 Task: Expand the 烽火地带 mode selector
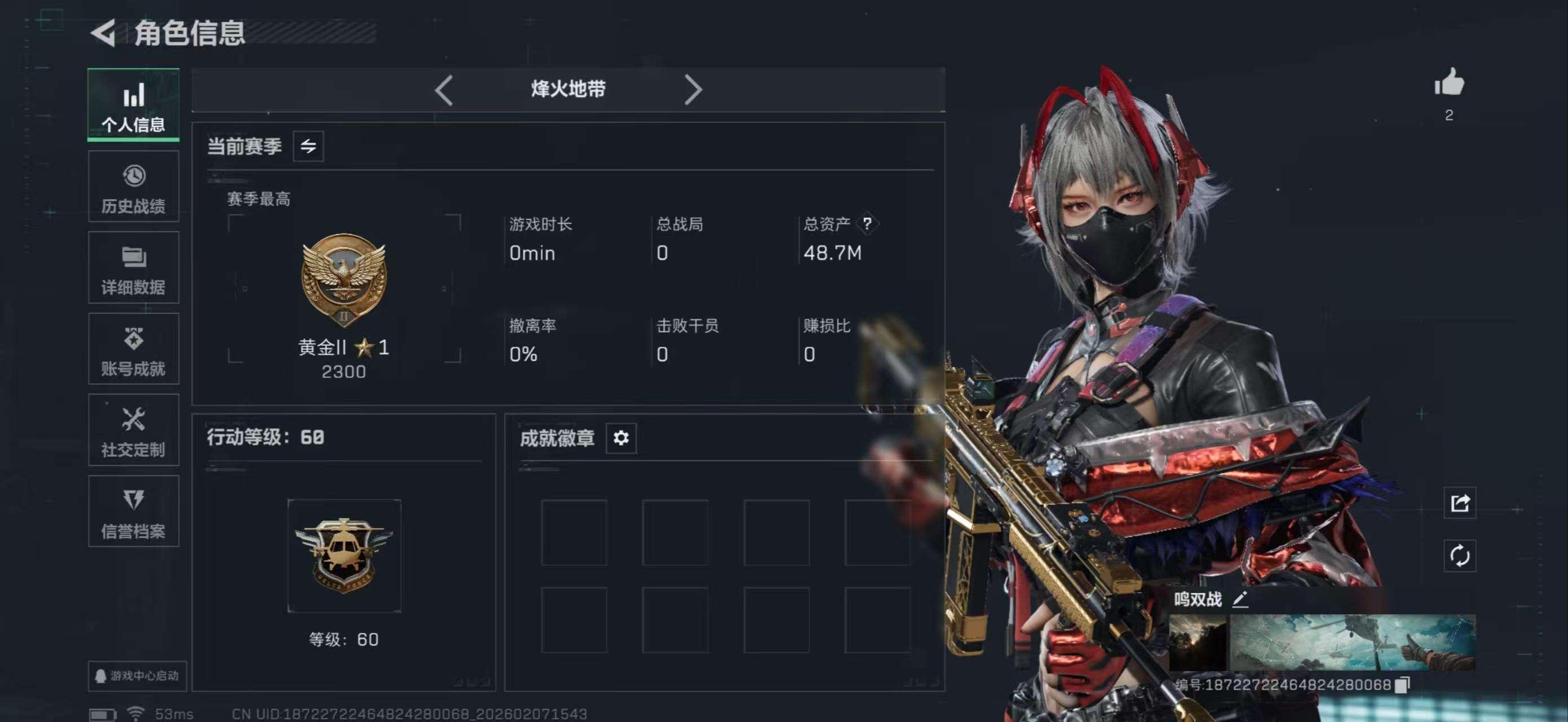click(x=568, y=90)
